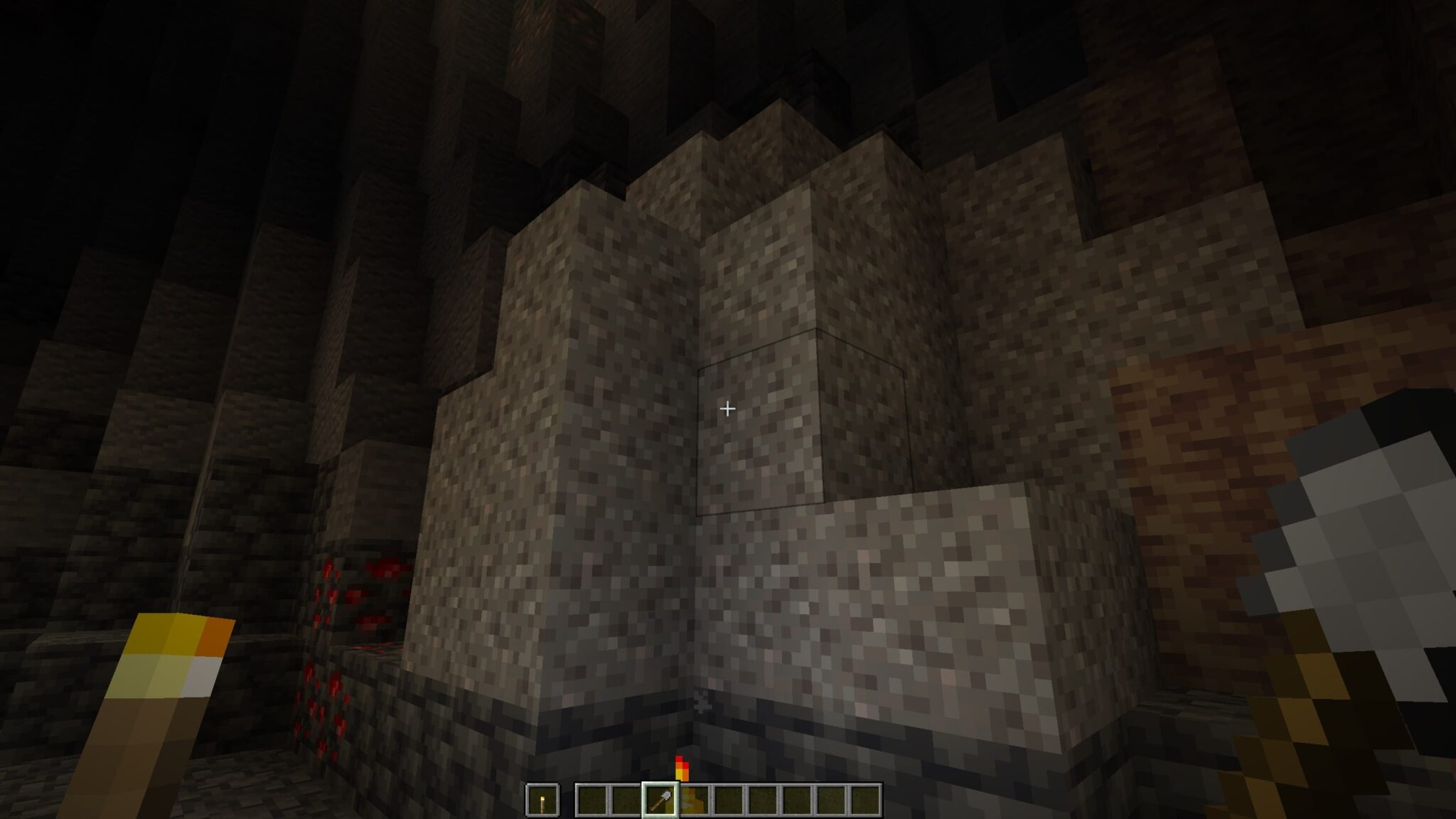Click the crosshair at screen center
This screenshot has height=819, width=1456.
click(x=728, y=409)
